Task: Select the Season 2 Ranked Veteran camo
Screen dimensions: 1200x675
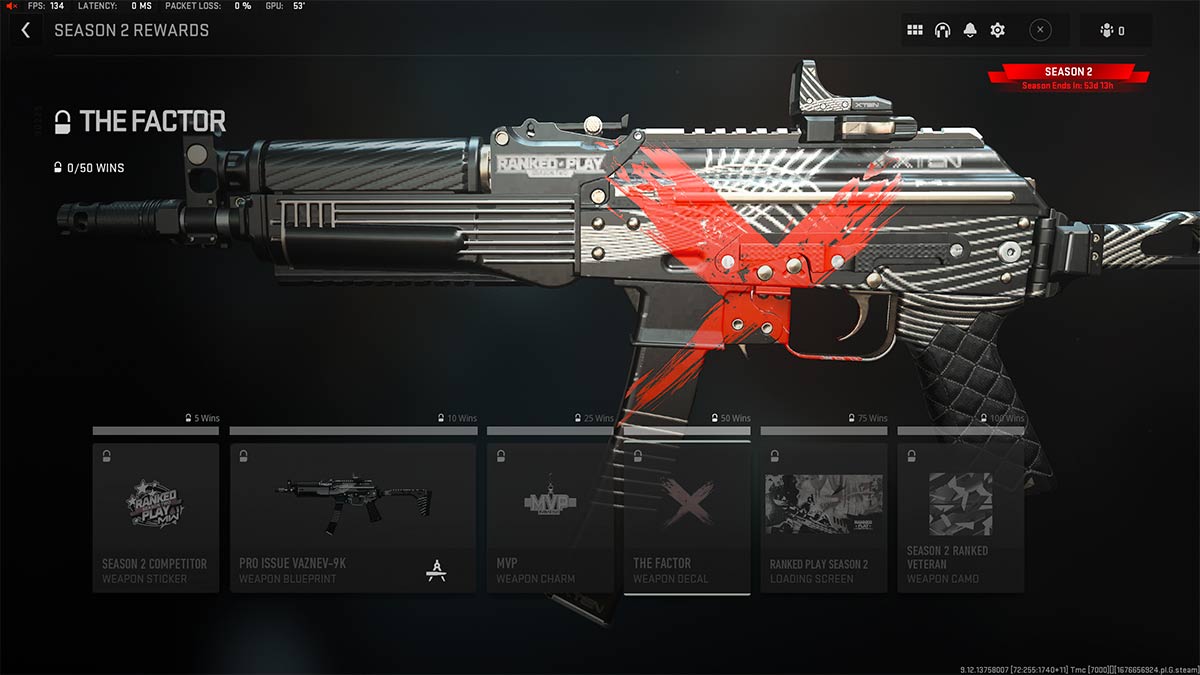Action: pos(960,518)
